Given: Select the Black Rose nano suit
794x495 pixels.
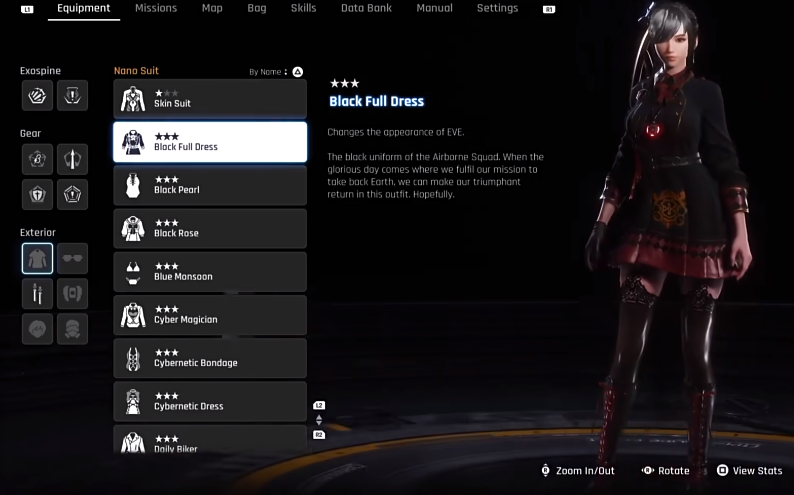Looking at the screenshot, I should (210, 228).
